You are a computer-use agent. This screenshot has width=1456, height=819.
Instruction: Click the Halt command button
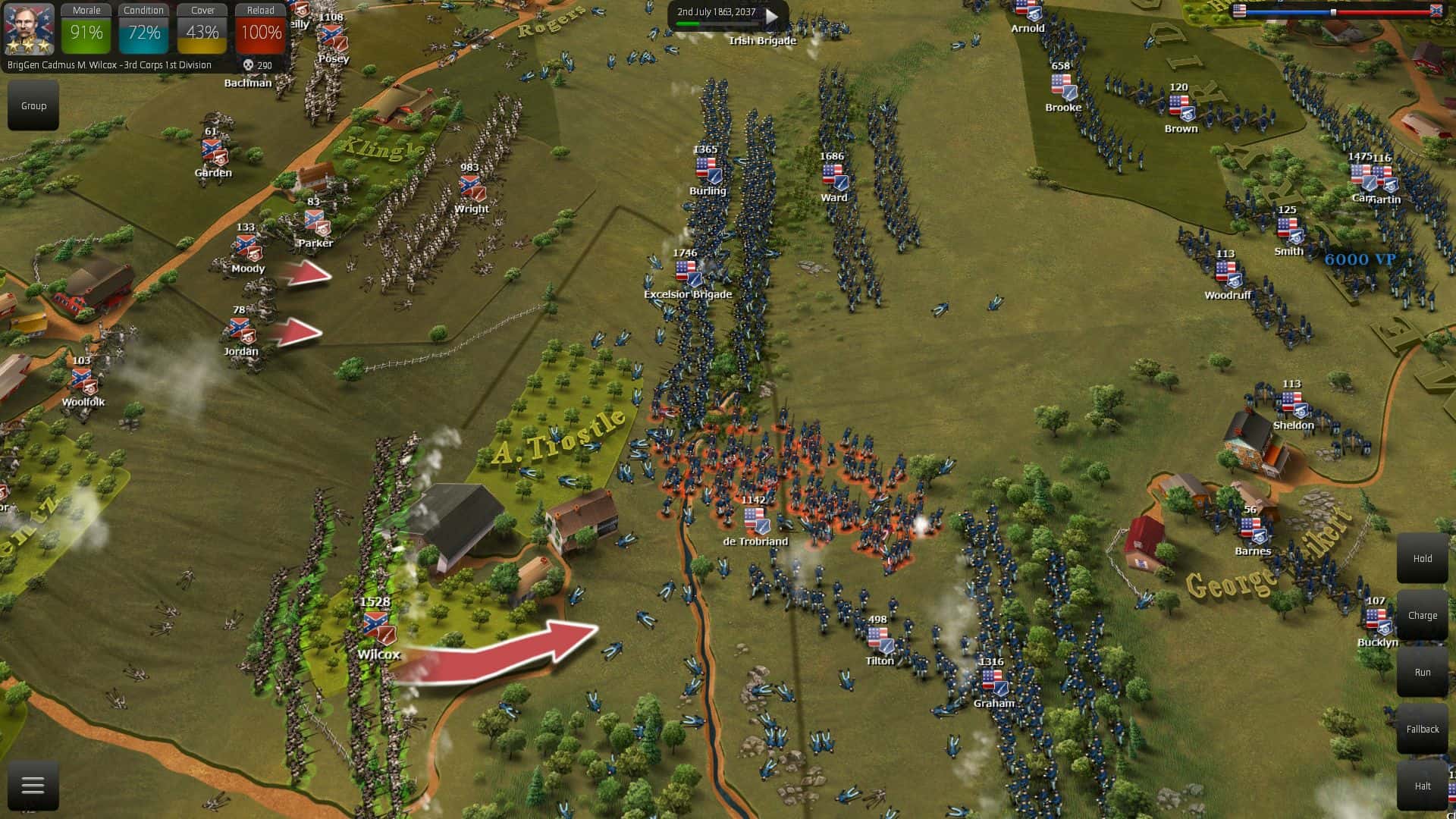(x=1422, y=786)
